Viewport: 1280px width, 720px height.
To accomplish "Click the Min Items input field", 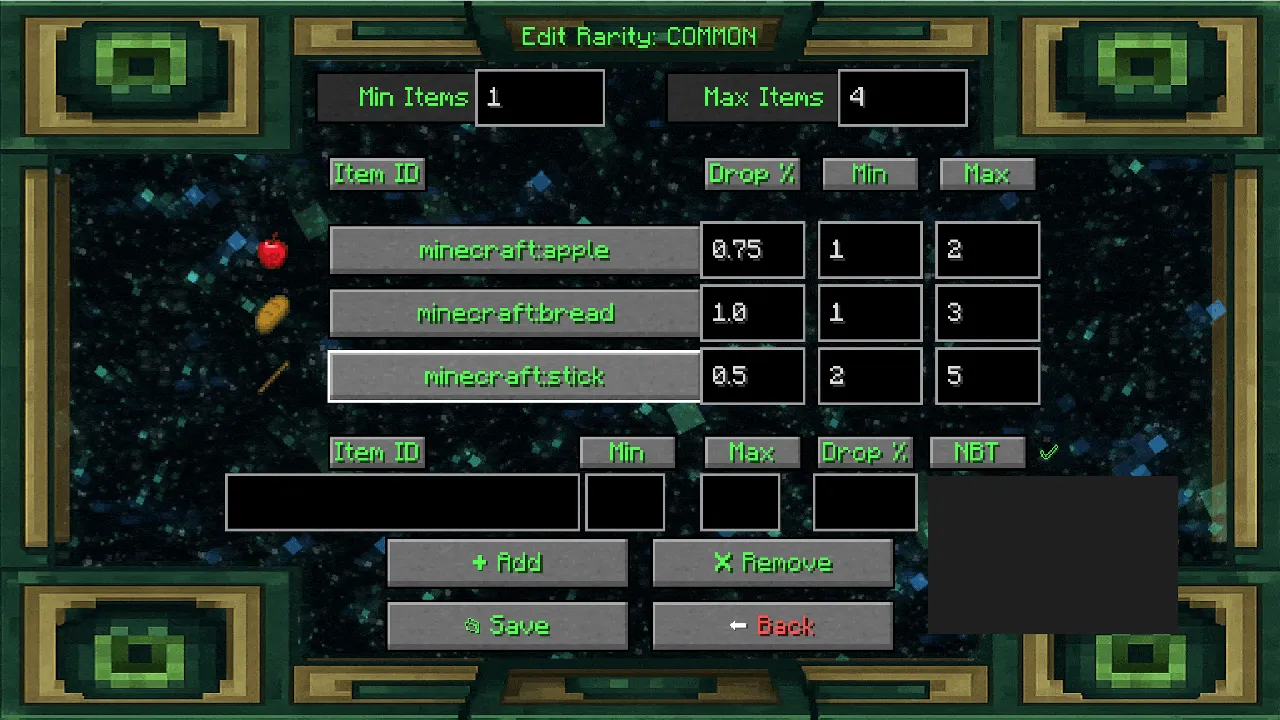I will point(540,98).
